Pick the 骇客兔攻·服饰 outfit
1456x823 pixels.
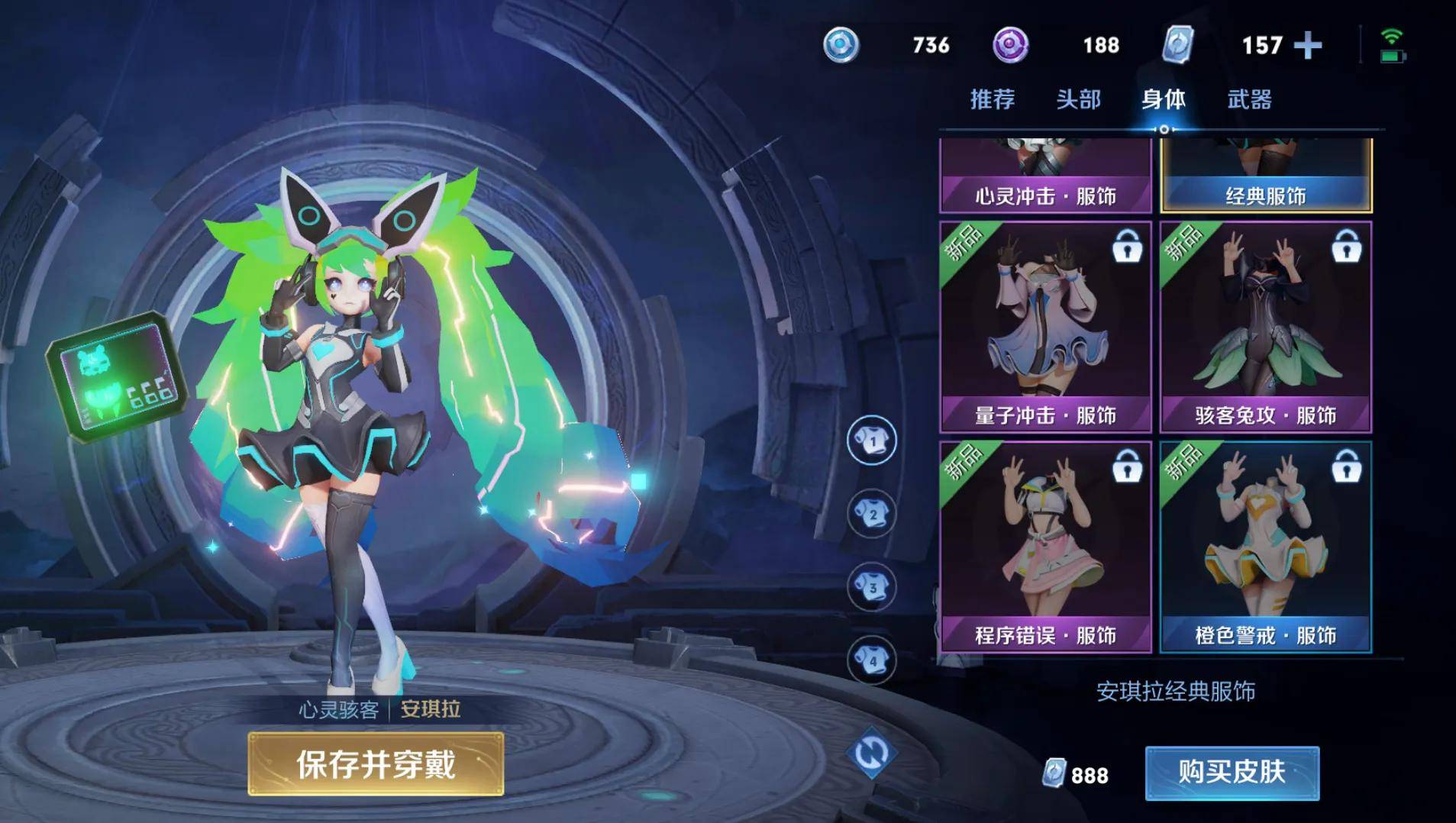point(1265,327)
